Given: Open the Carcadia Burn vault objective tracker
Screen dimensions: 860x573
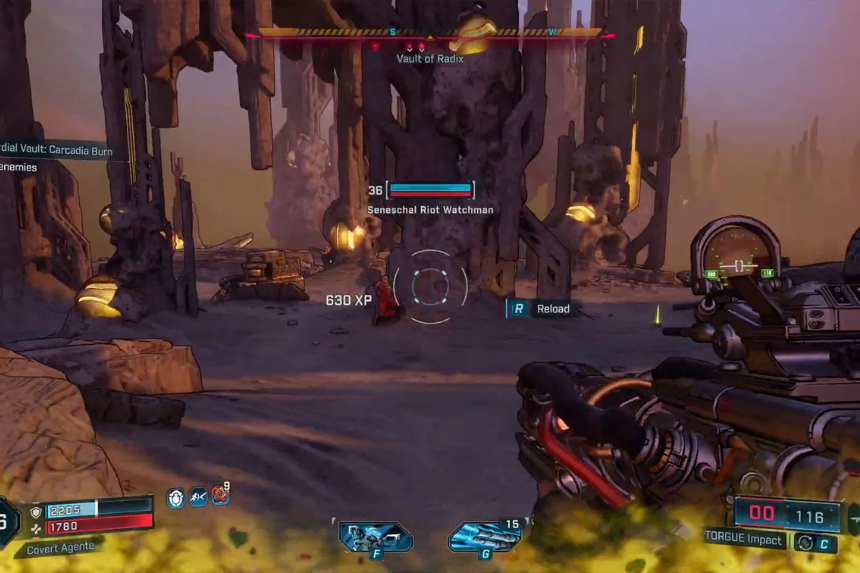Looking at the screenshot, I should pos(58,151).
